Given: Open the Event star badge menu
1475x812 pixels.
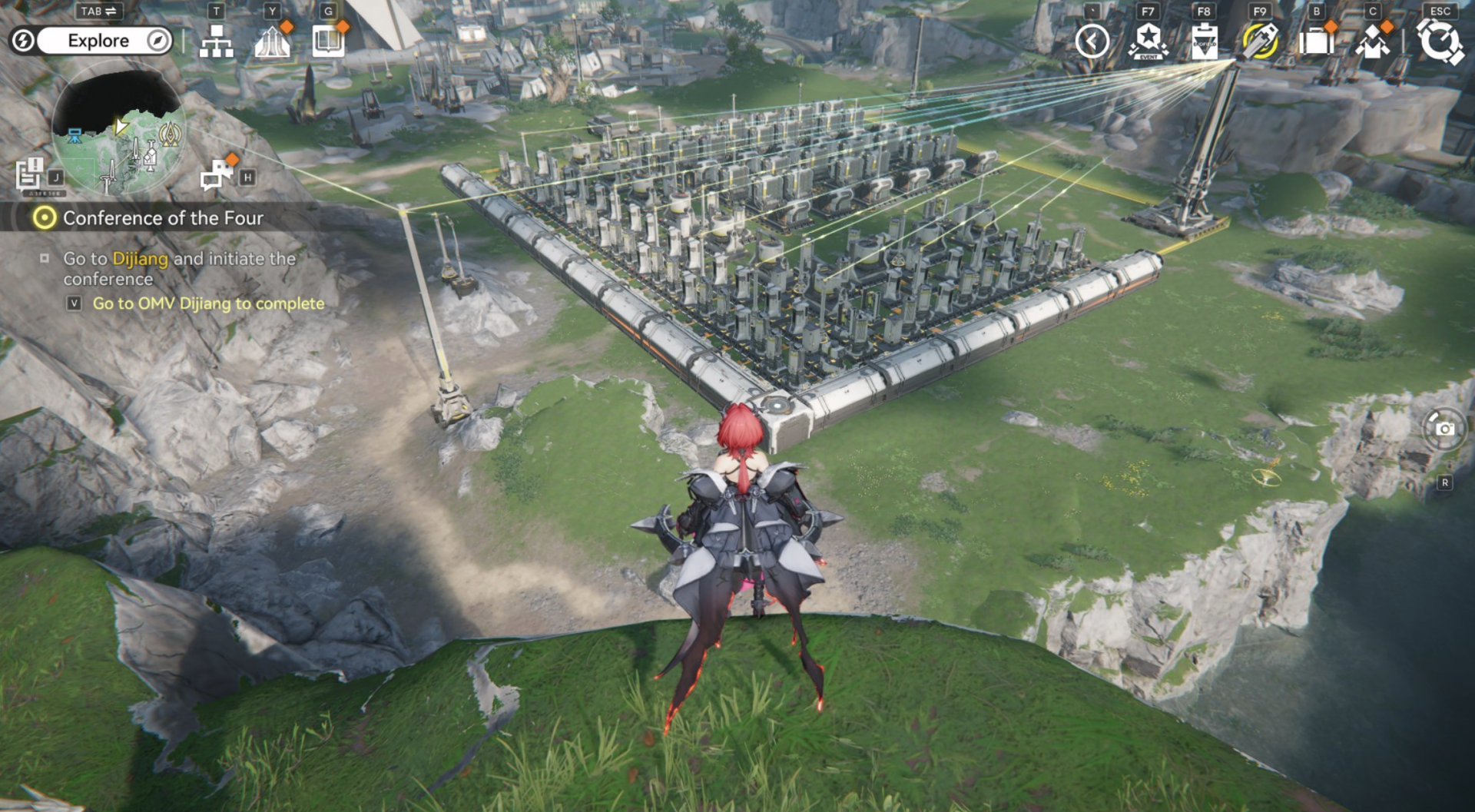Looking at the screenshot, I should pyautogui.click(x=1148, y=41).
